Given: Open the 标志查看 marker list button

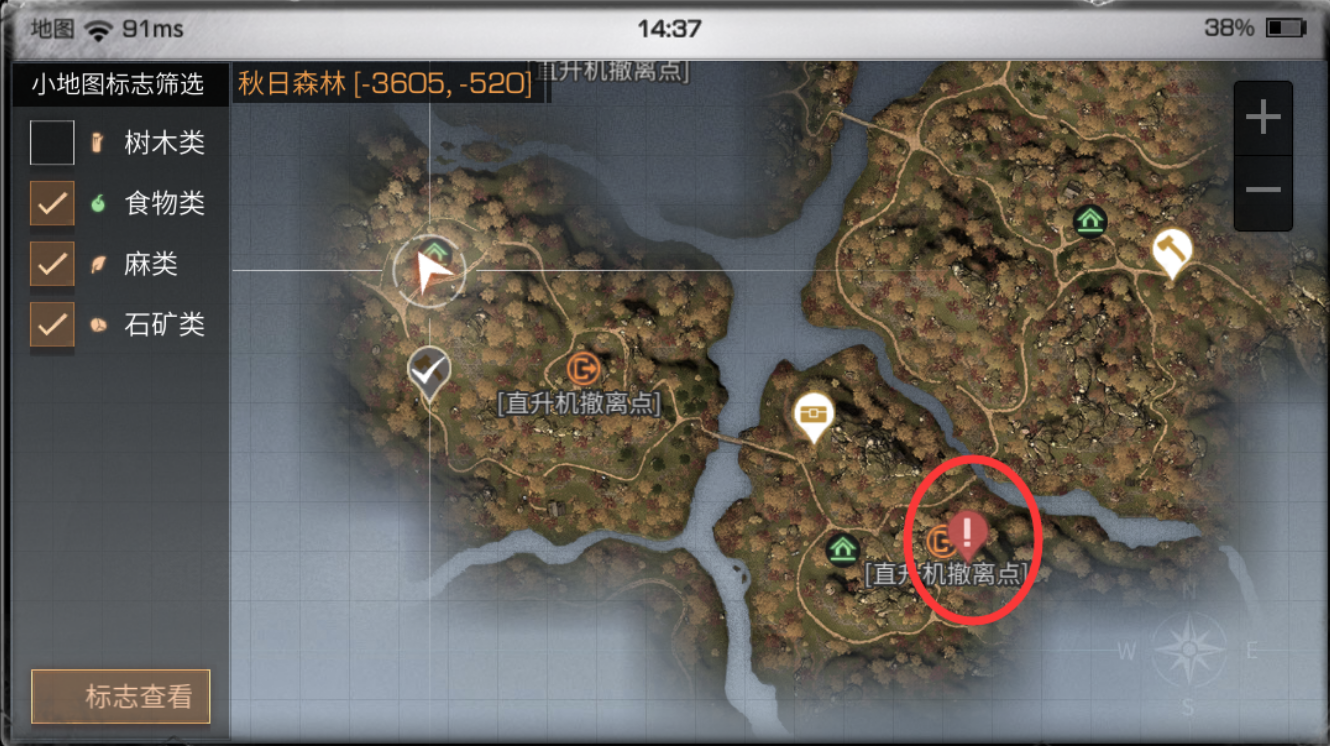Looking at the screenshot, I should coord(121,696).
